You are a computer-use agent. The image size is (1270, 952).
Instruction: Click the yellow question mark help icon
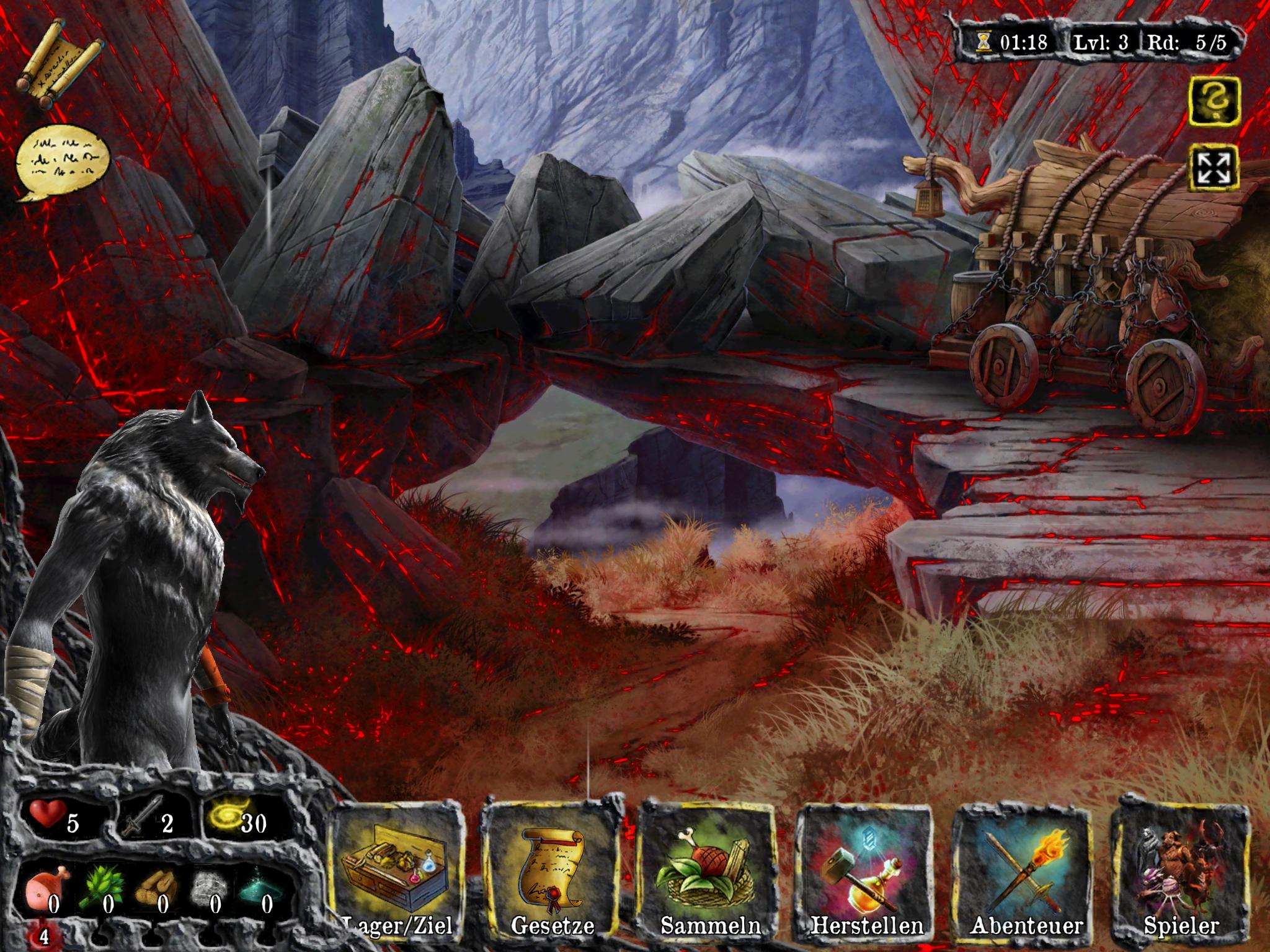(1214, 100)
